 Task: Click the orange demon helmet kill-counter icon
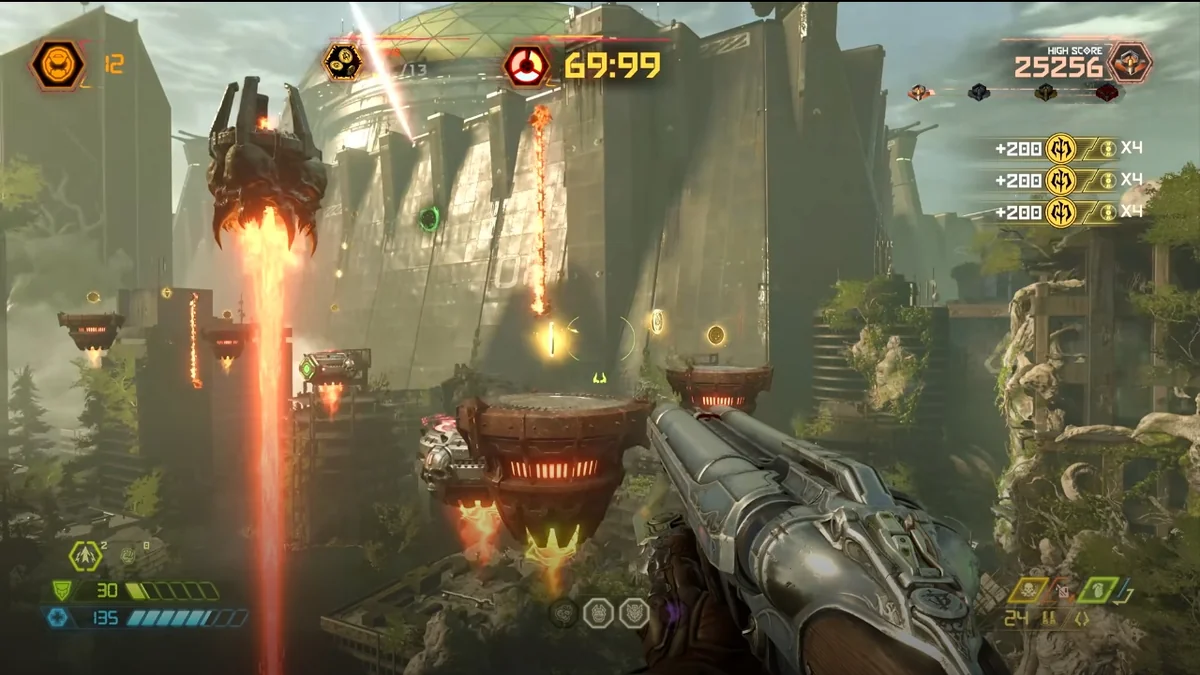coord(57,64)
